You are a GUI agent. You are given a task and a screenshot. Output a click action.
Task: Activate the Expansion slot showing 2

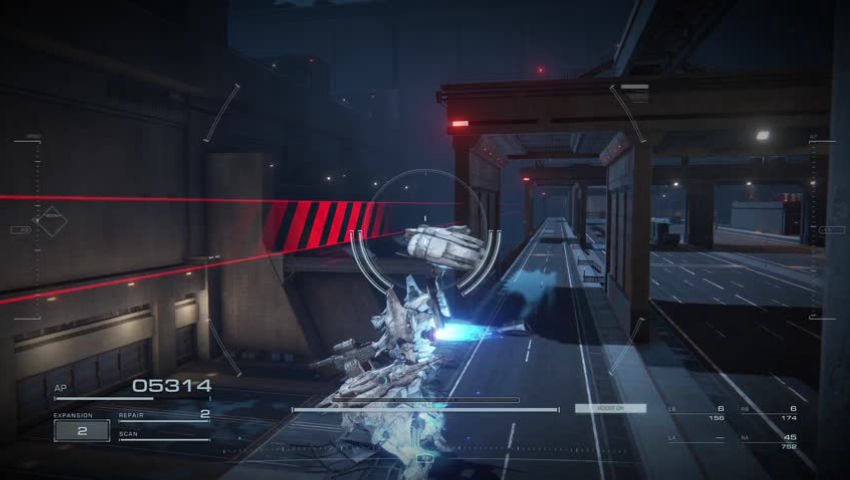click(x=81, y=431)
